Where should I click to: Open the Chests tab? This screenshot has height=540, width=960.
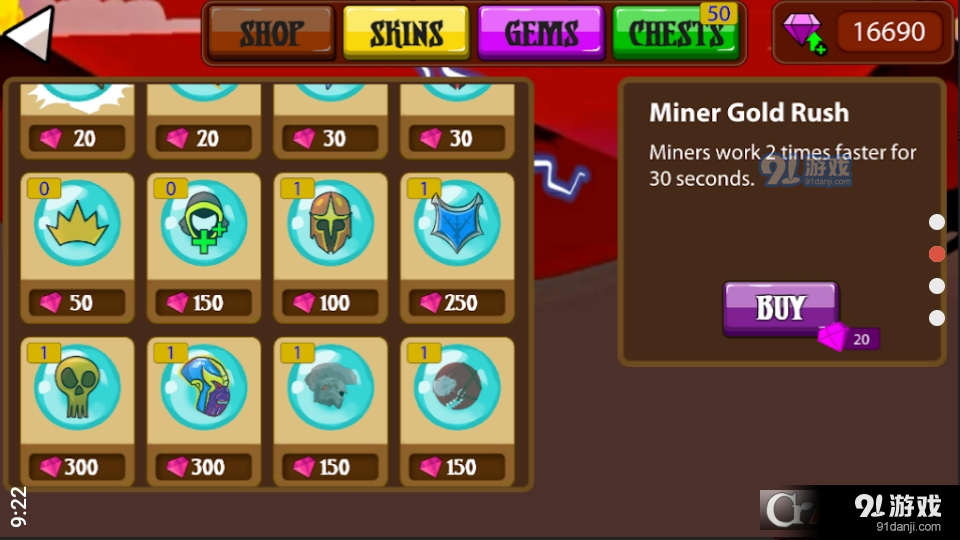pos(676,34)
